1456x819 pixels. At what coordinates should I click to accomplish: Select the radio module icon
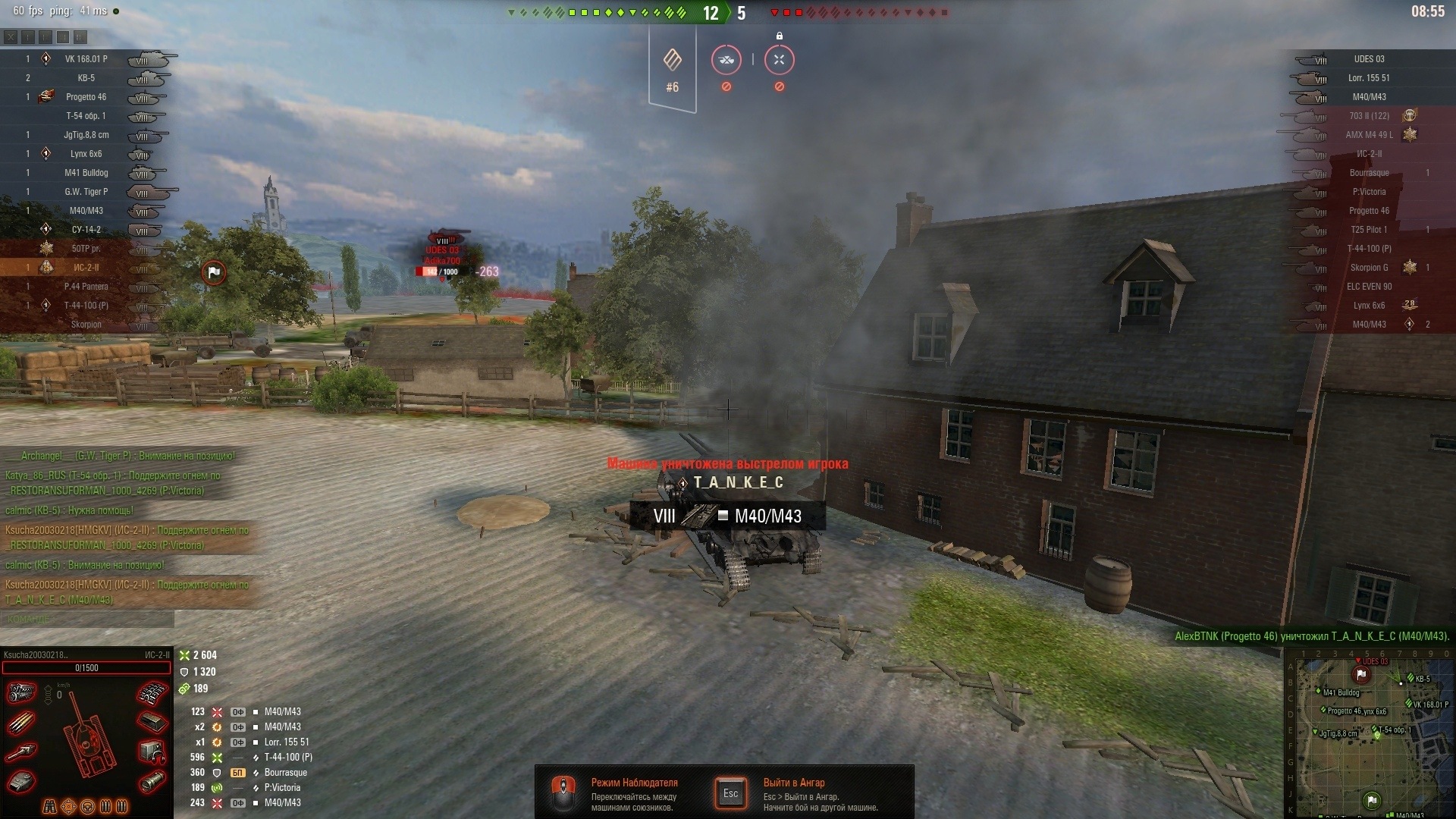[x=151, y=752]
